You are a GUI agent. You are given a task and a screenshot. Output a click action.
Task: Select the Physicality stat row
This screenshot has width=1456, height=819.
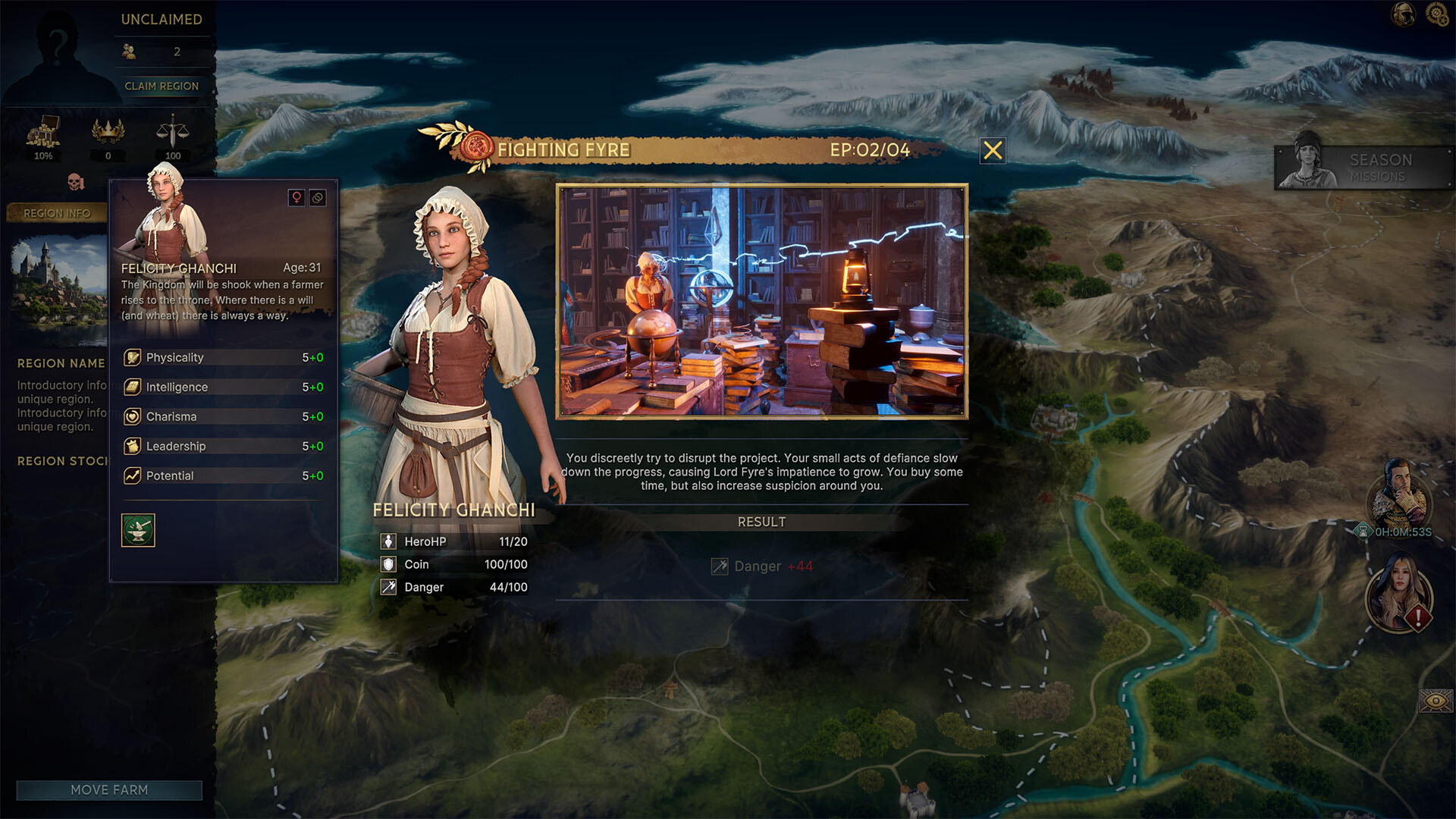pos(224,357)
